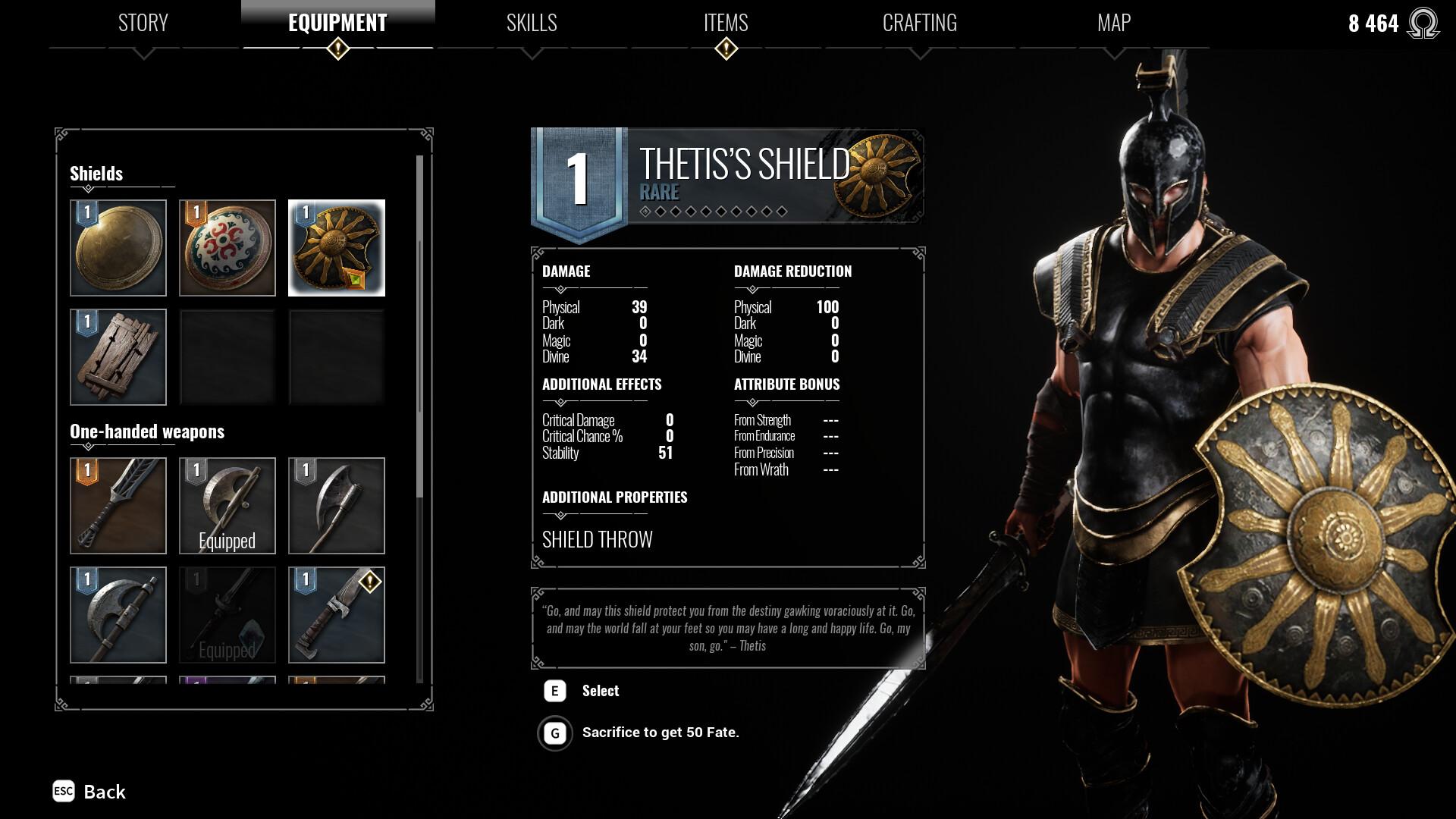Screen dimensions: 1456x819
Task: Click the Fate currency icon in the corner
Action: click(x=1424, y=24)
